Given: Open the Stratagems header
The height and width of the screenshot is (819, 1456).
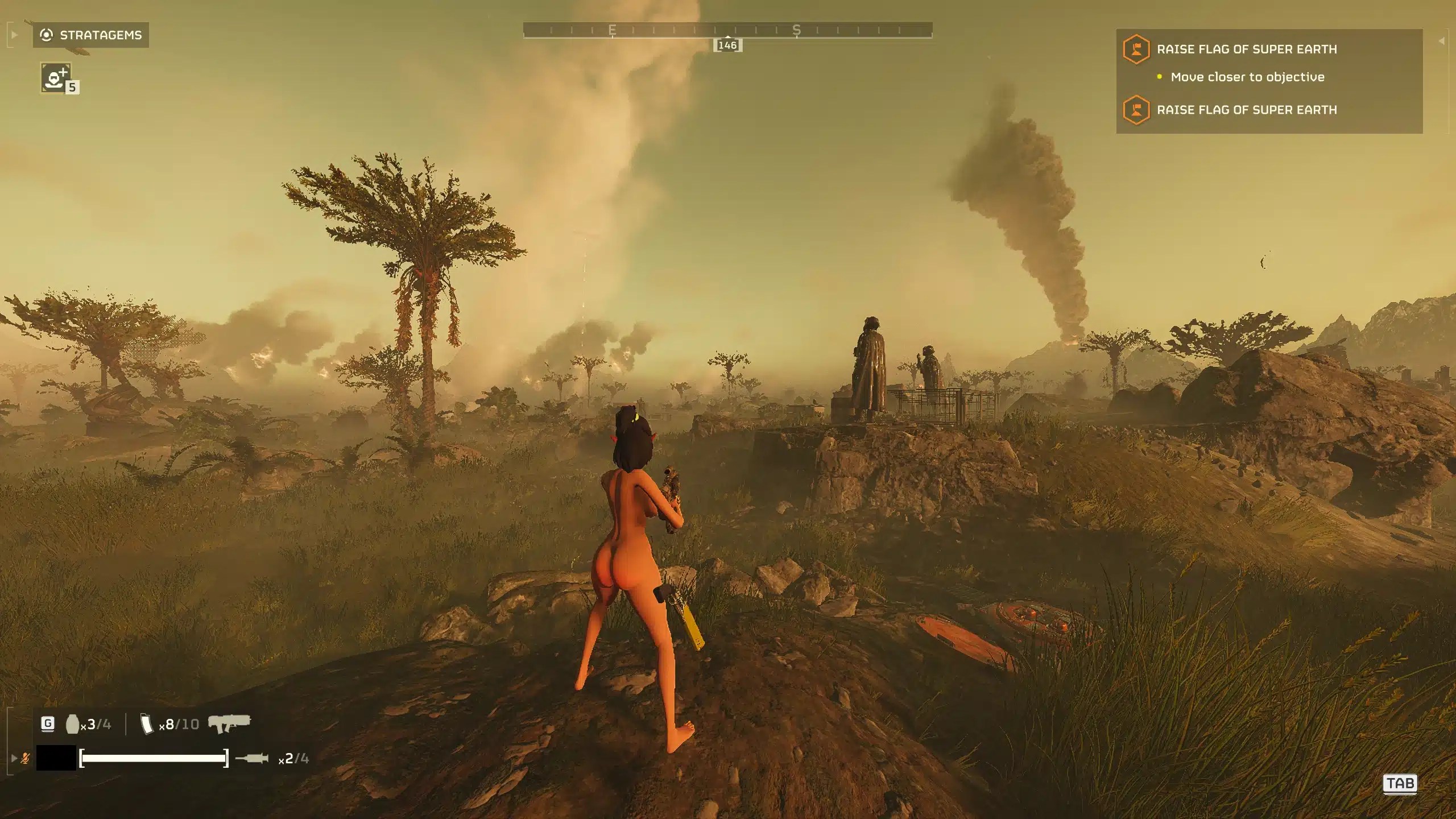Looking at the screenshot, I should (x=91, y=35).
